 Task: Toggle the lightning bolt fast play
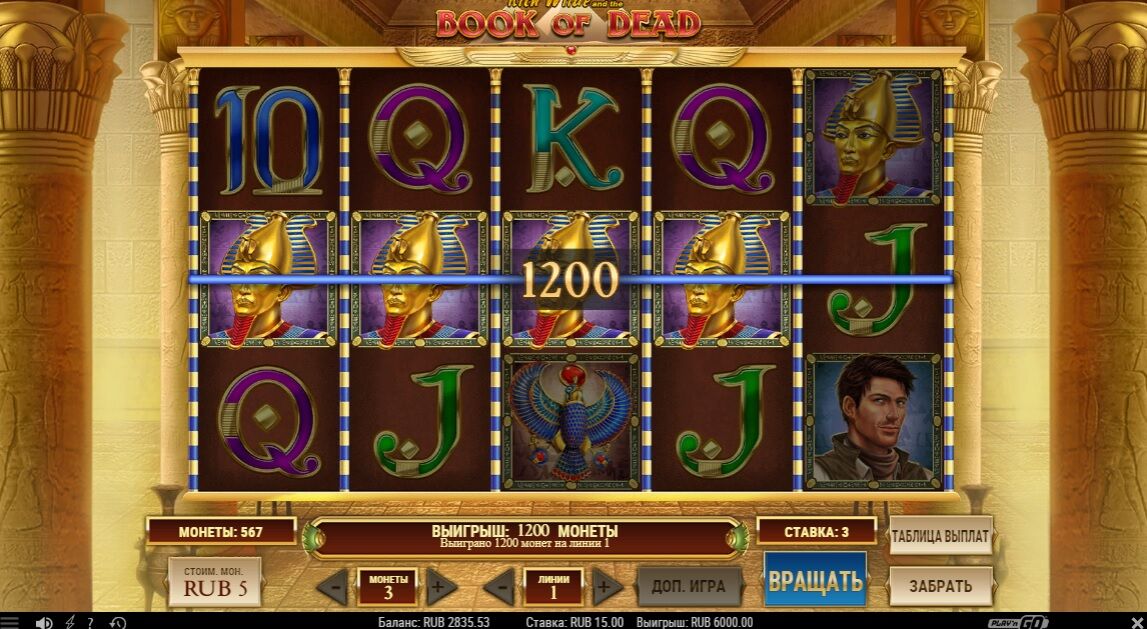coord(69,622)
